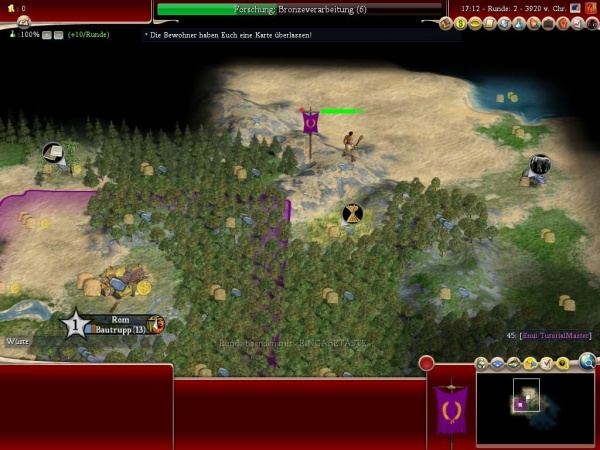Open the main menu monitor icon
Screen dimensions: 600x450
click(x=576, y=8)
